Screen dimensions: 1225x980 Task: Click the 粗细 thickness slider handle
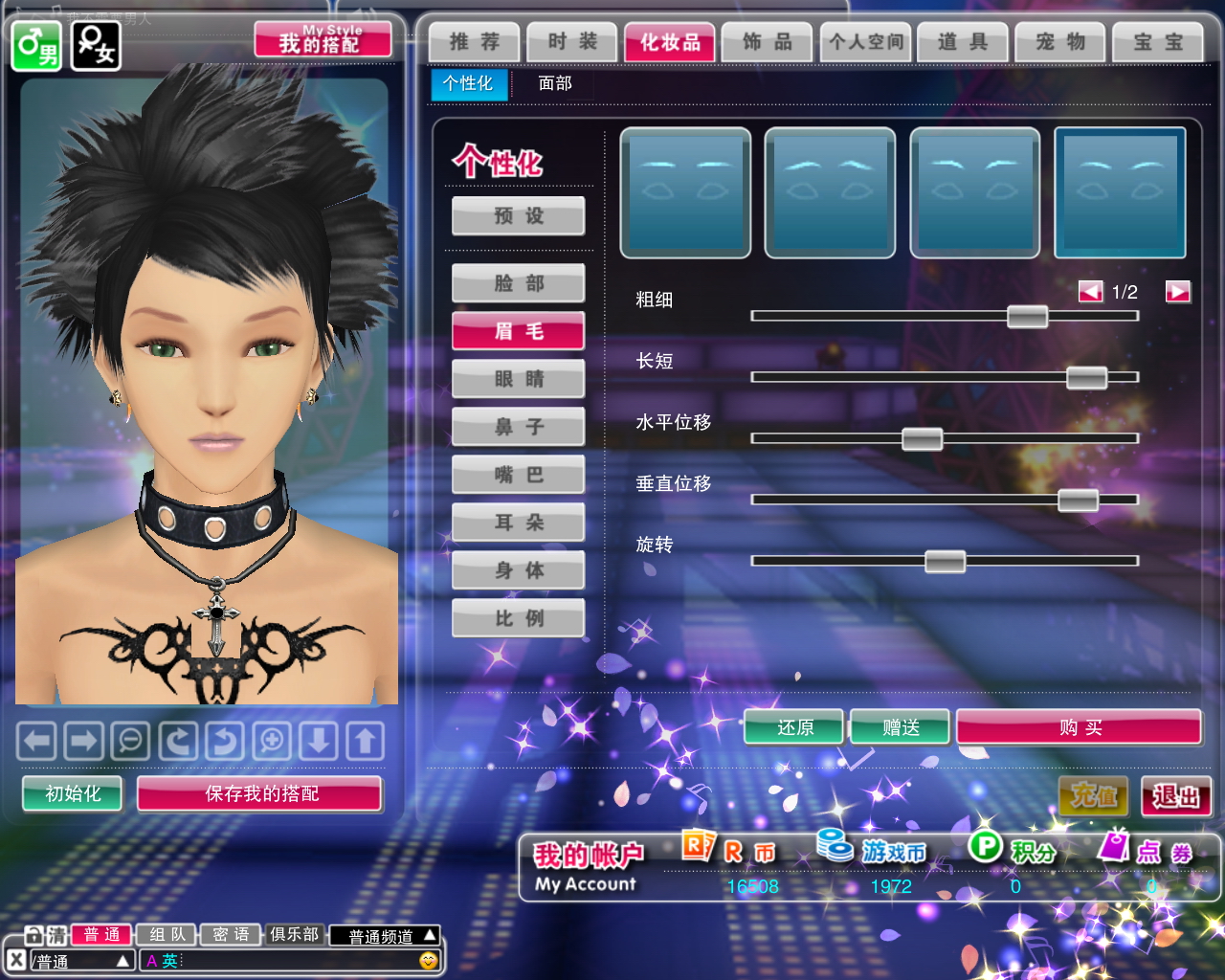click(1027, 316)
